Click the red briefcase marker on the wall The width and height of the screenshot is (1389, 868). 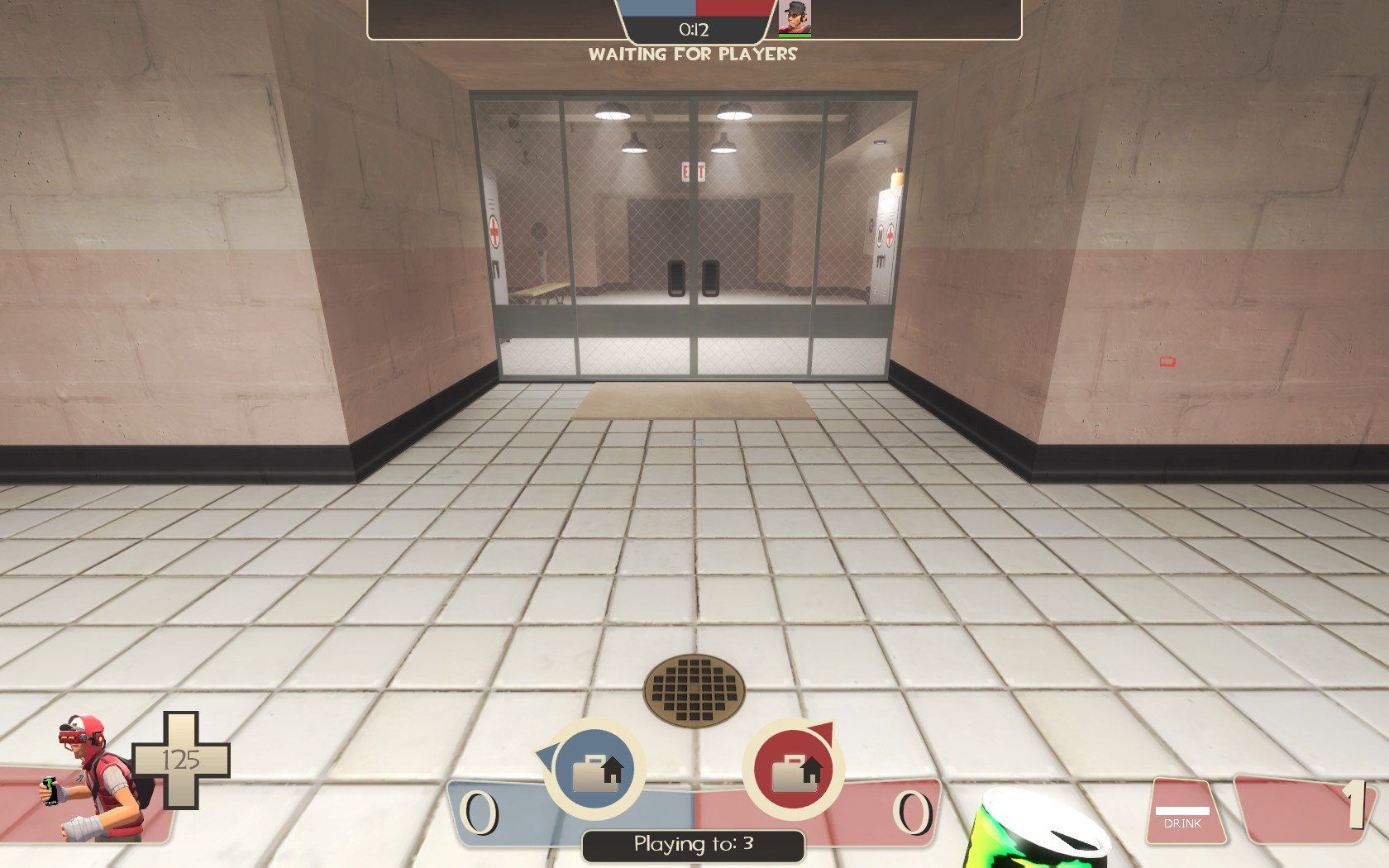[x=1167, y=362]
